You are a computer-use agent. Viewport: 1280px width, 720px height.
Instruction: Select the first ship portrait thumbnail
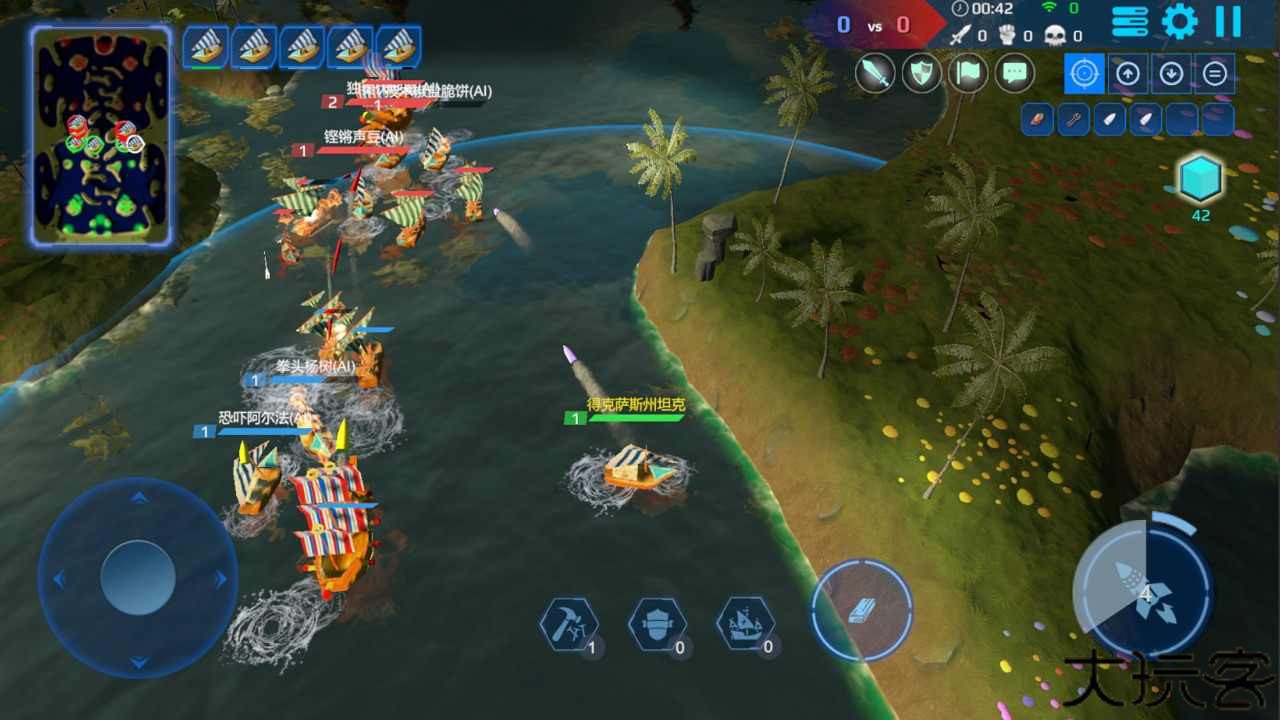tap(204, 46)
